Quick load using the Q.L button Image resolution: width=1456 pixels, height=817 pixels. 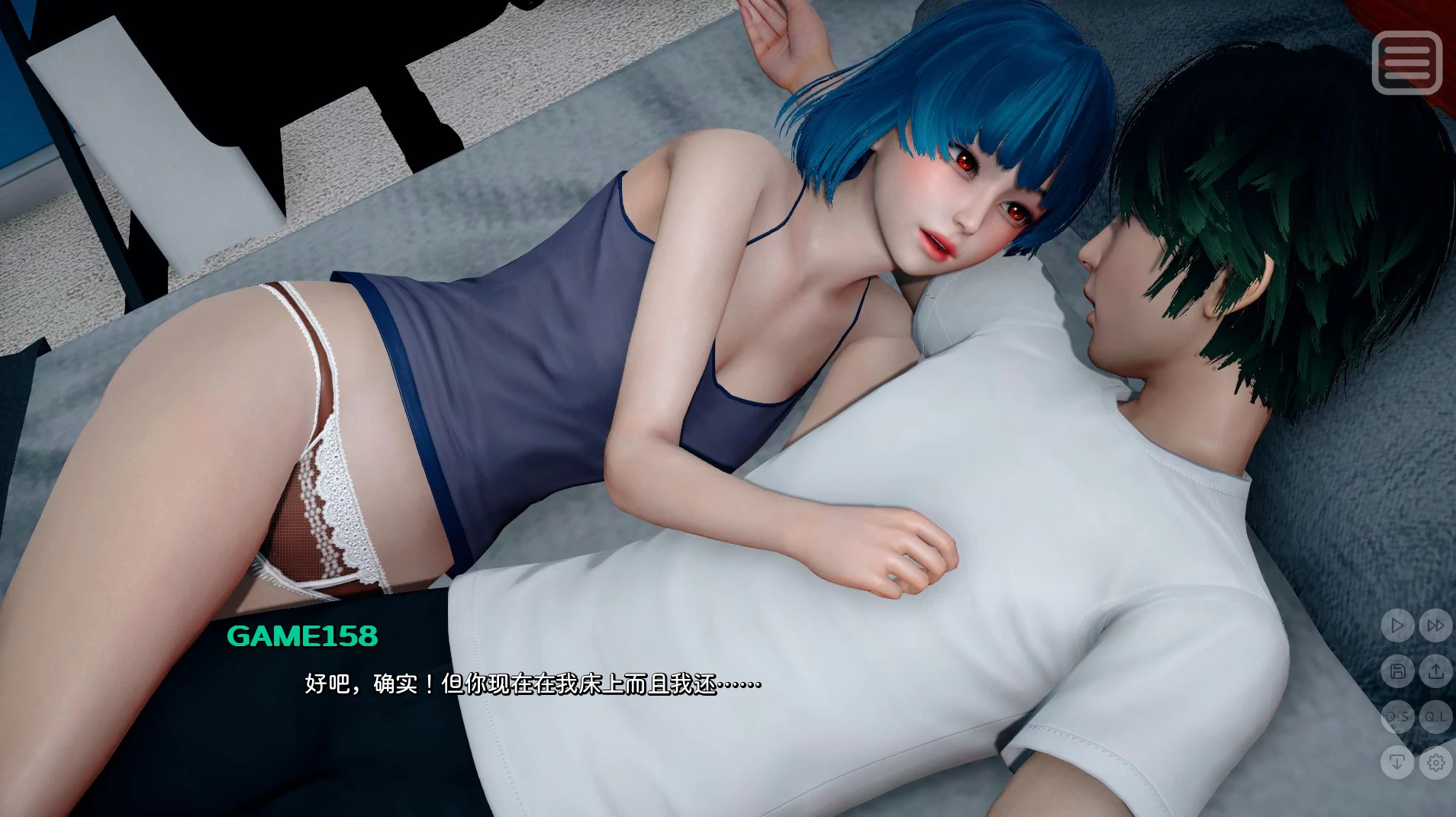click(1435, 717)
